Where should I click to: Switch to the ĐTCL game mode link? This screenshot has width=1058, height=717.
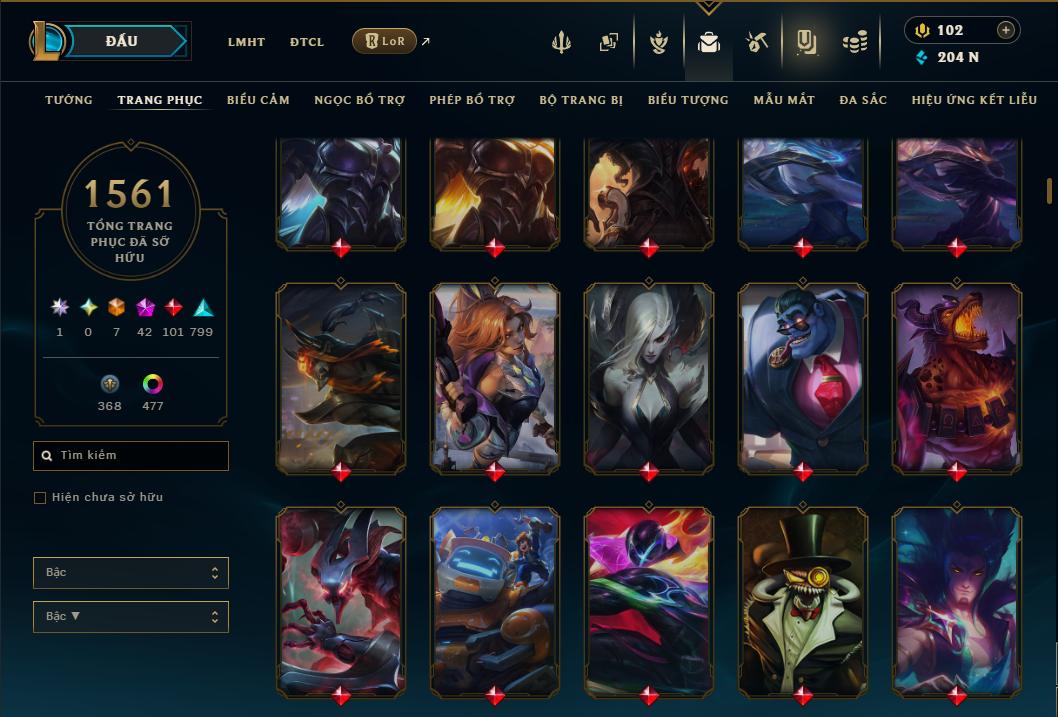(x=307, y=42)
